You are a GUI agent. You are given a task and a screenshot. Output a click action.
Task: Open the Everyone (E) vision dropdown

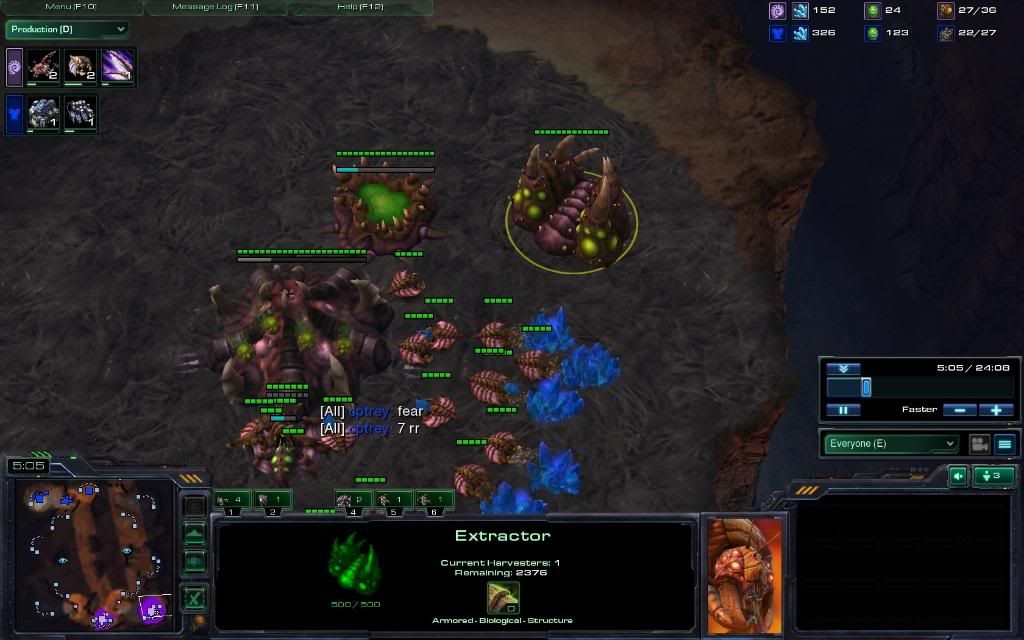click(x=891, y=444)
